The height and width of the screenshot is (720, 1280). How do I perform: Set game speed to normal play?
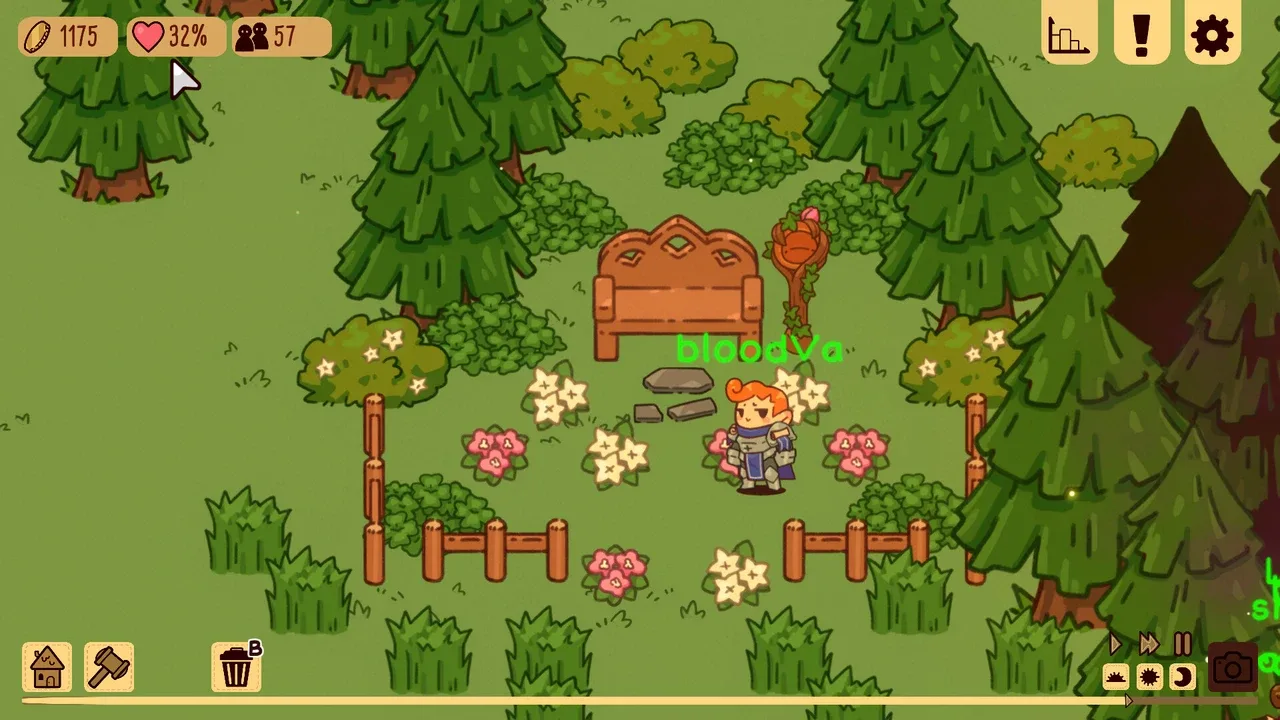point(1116,644)
